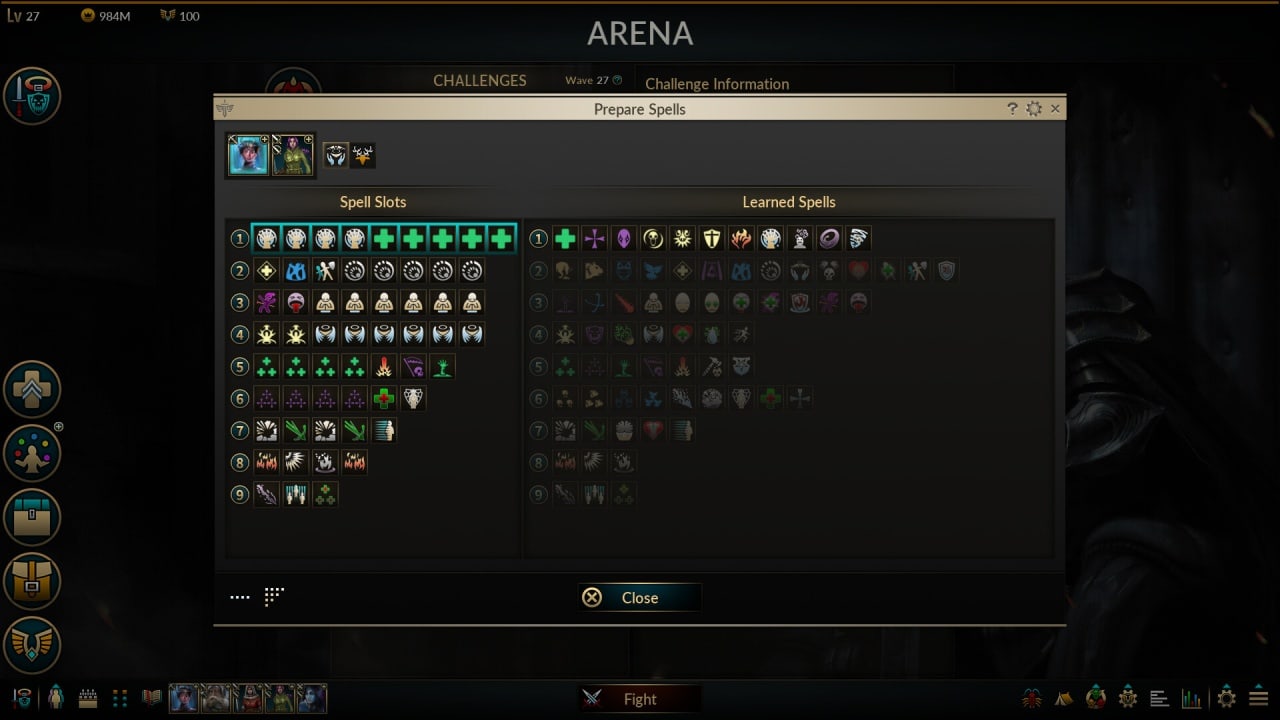
Task: Select the purple mask spell in level 1 learned spells
Action: point(623,239)
